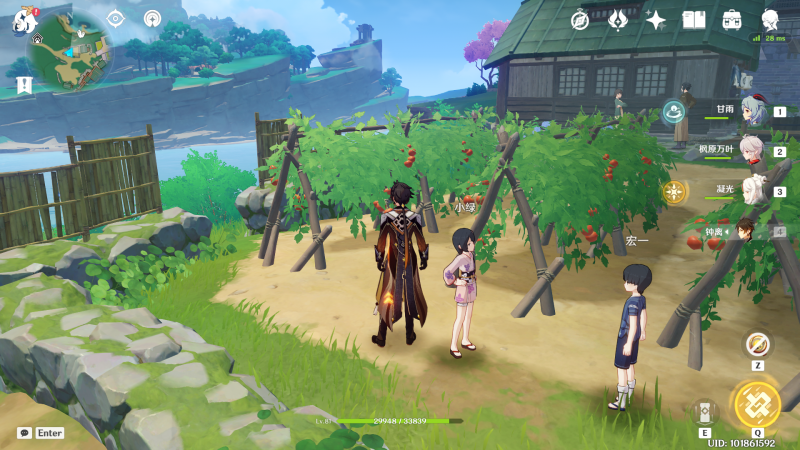800x450 pixels.
Task: Use the Elemental Skill pillar icon
Action: [x=705, y=411]
